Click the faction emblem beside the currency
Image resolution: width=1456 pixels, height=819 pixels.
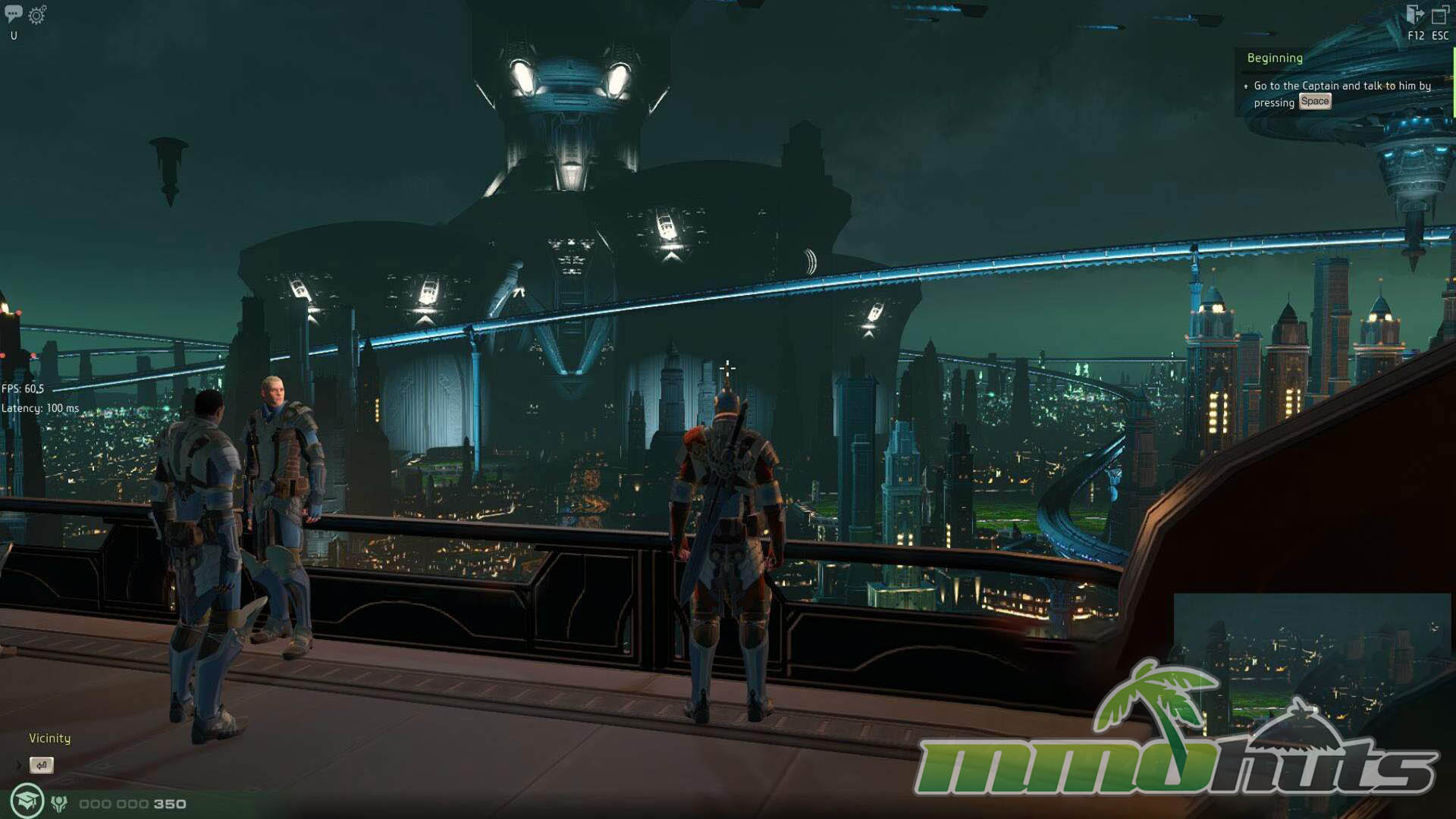(x=59, y=803)
